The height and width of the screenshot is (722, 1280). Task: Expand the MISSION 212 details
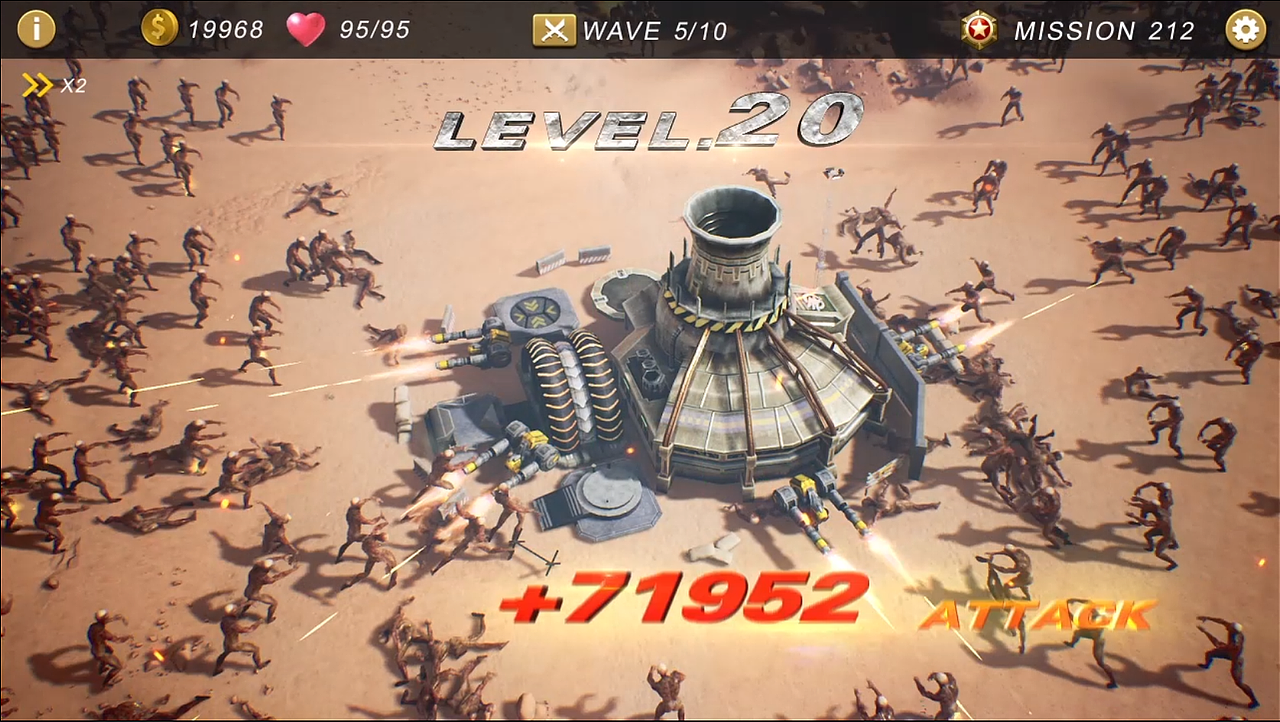[1105, 31]
